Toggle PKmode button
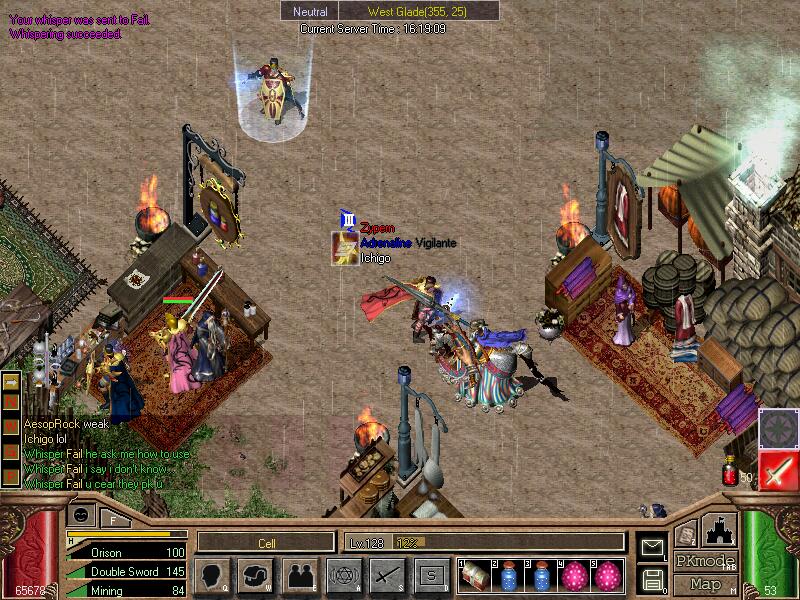This screenshot has width=800, height=600. 705,561
